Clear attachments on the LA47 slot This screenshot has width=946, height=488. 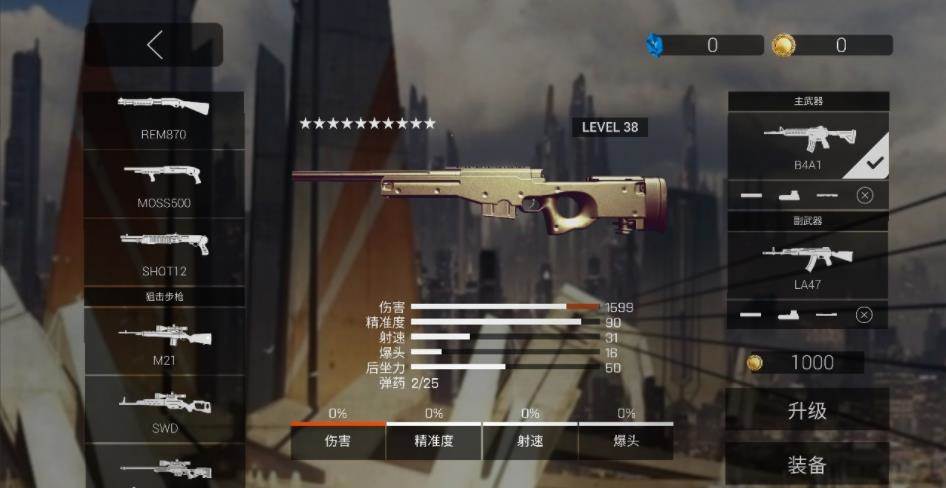click(x=865, y=315)
